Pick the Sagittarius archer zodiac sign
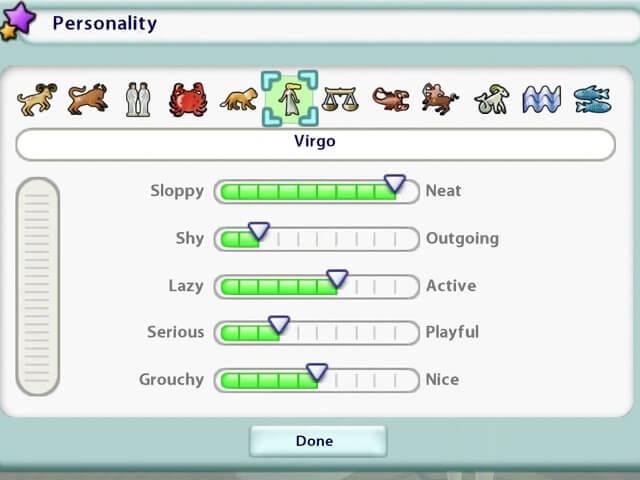The width and height of the screenshot is (640, 480). coord(440,98)
